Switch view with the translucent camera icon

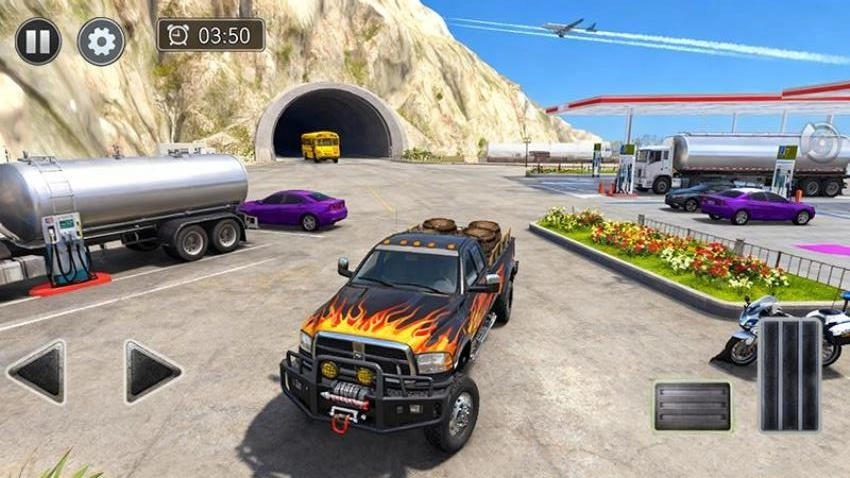[821, 143]
